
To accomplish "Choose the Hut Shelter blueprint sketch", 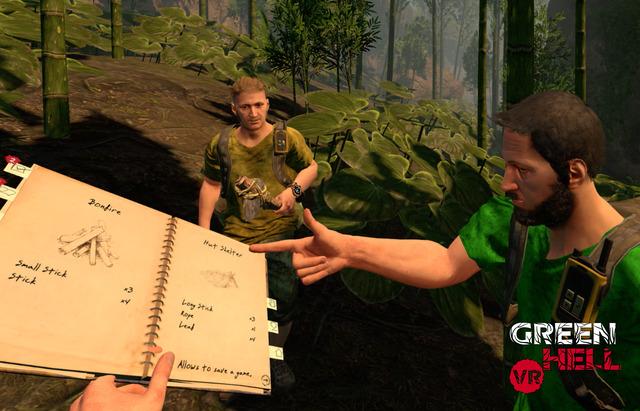I will [x=221, y=279].
